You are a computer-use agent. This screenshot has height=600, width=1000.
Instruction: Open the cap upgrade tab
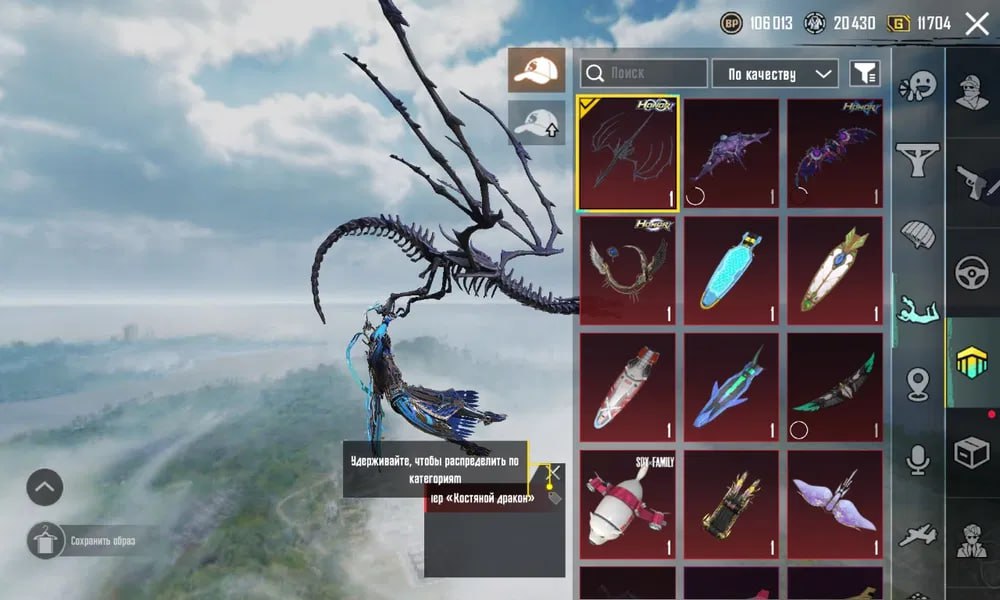click(536, 123)
